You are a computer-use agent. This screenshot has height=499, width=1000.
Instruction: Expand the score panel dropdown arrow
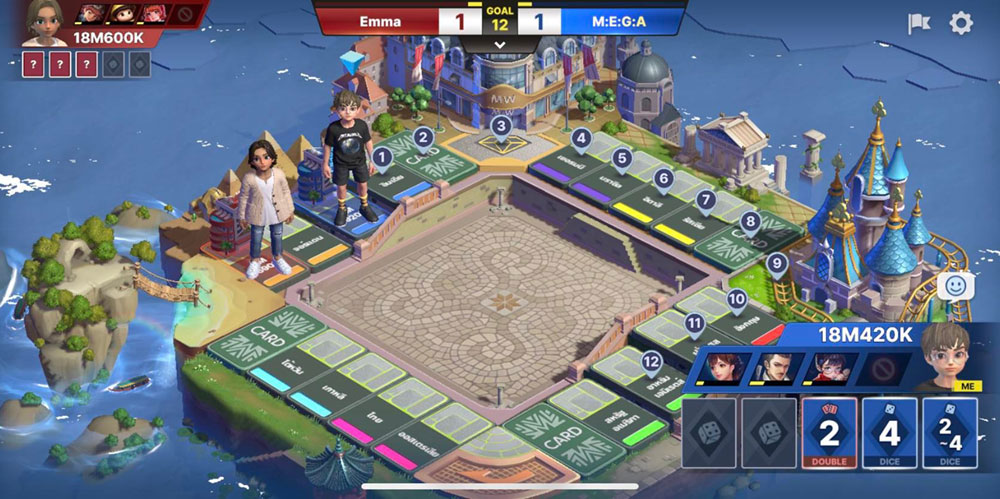pyautogui.click(x=499, y=46)
